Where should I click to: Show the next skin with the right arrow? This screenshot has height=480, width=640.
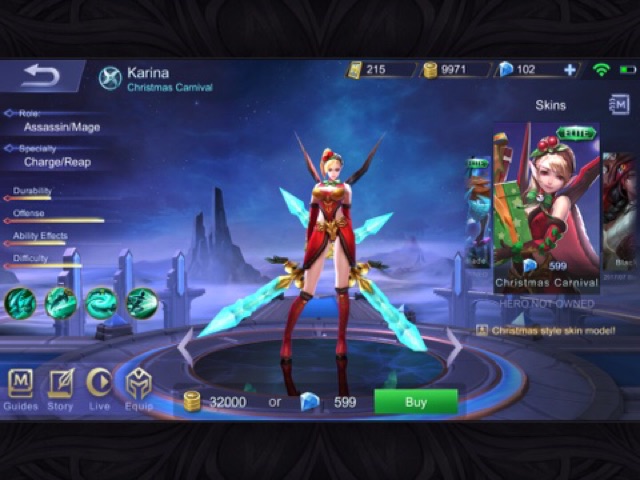point(454,345)
